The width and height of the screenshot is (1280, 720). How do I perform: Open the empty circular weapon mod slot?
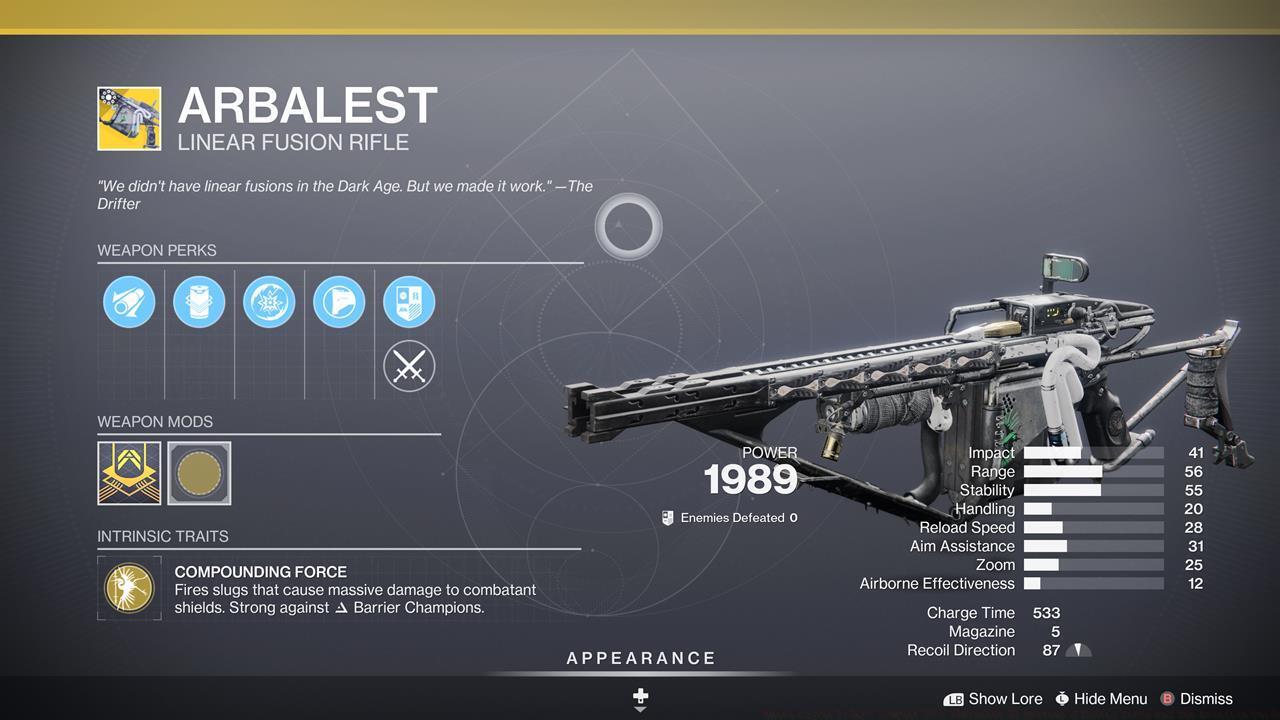(199, 472)
